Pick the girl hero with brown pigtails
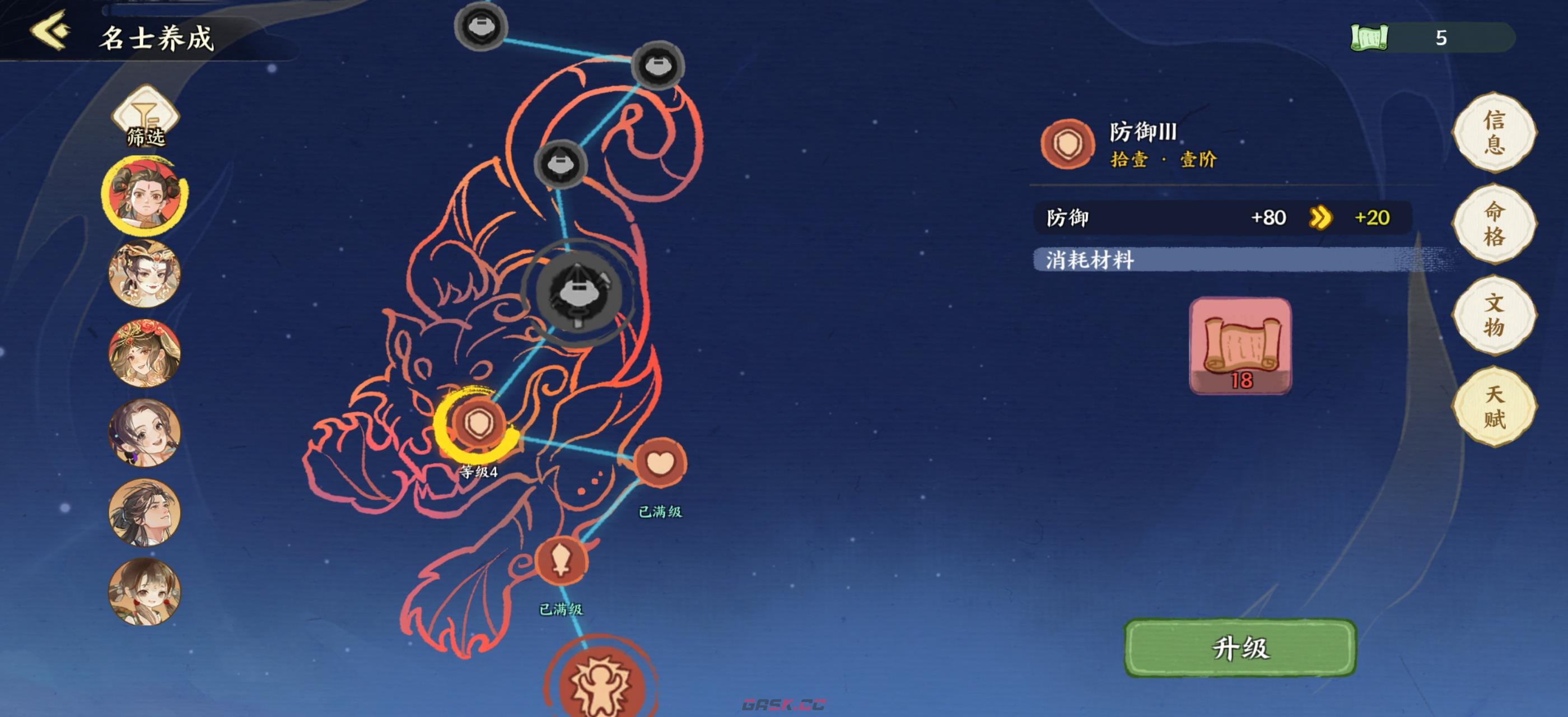This screenshot has width=1568, height=717. click(x=145, y=591)
